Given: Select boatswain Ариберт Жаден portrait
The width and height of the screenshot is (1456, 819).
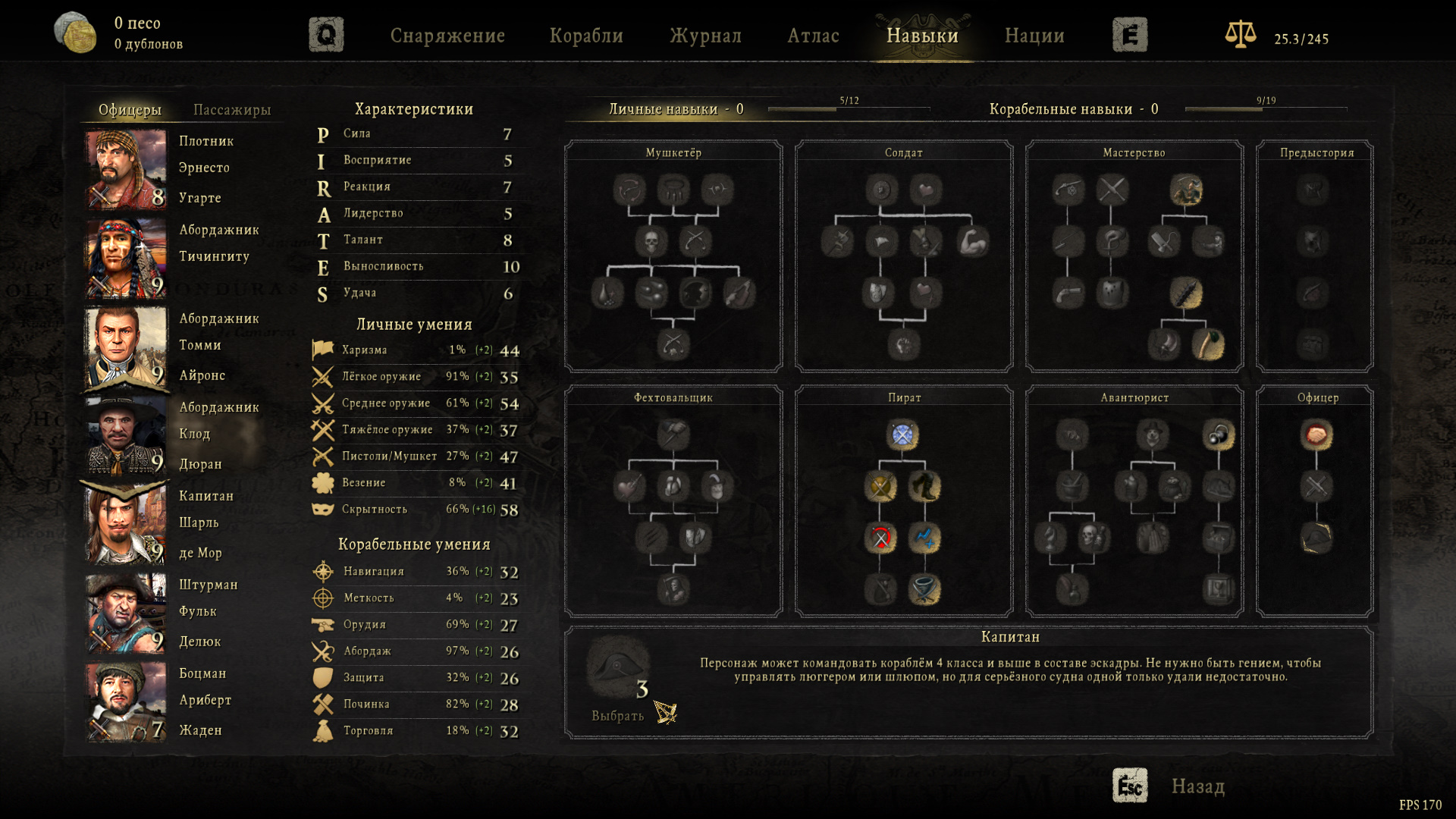Looking at the screenshot, I should pyautogui.click(x=126, y=701).
